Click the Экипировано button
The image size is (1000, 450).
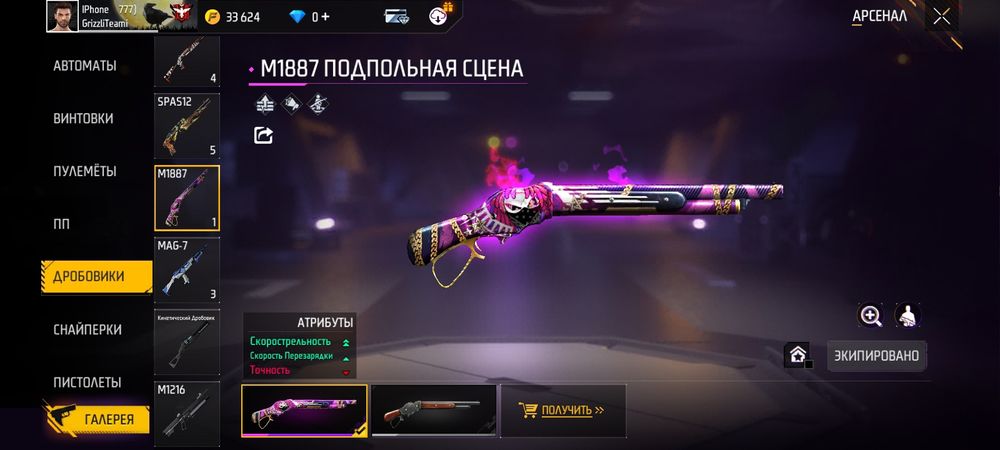pyautogui.click(x=877, y=356)
